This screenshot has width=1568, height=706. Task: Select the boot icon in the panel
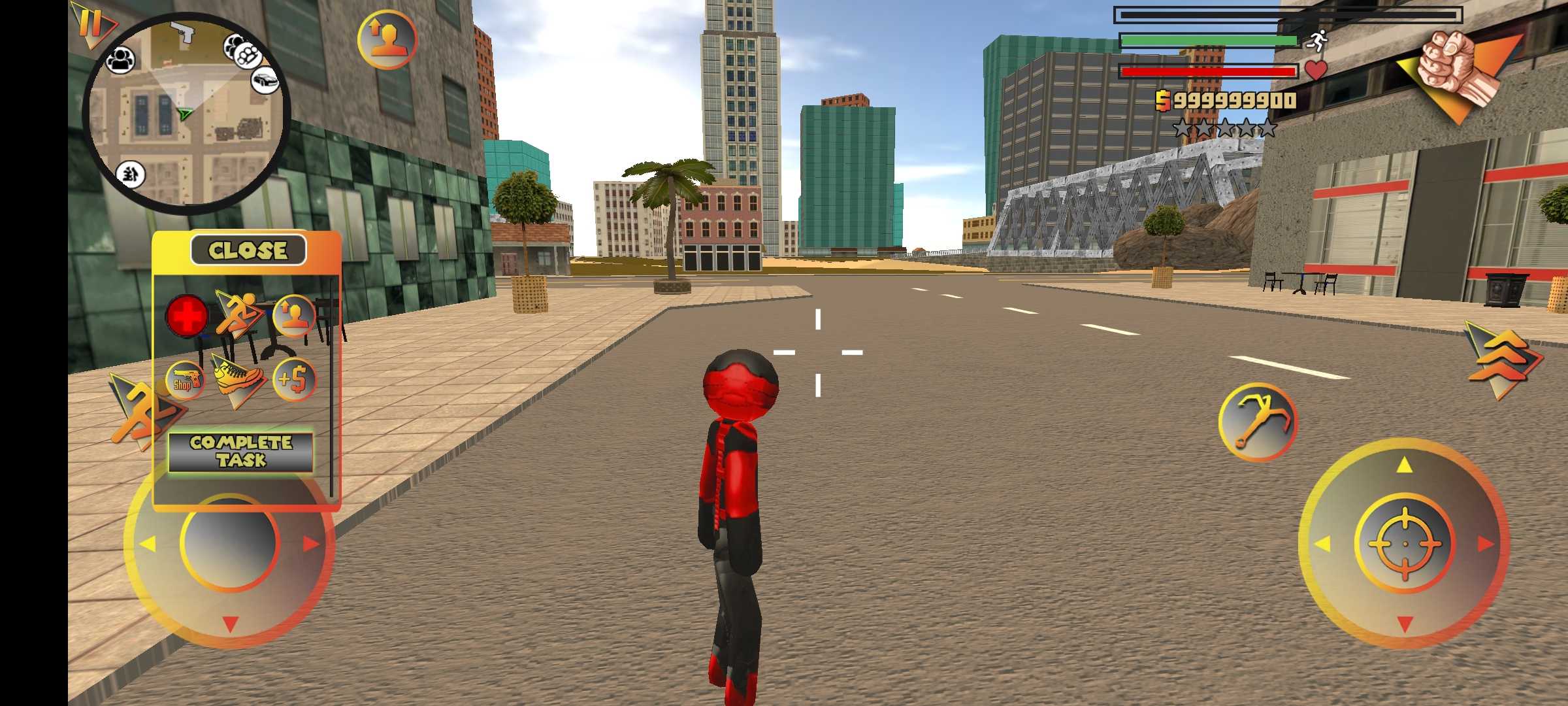(238, 380)
